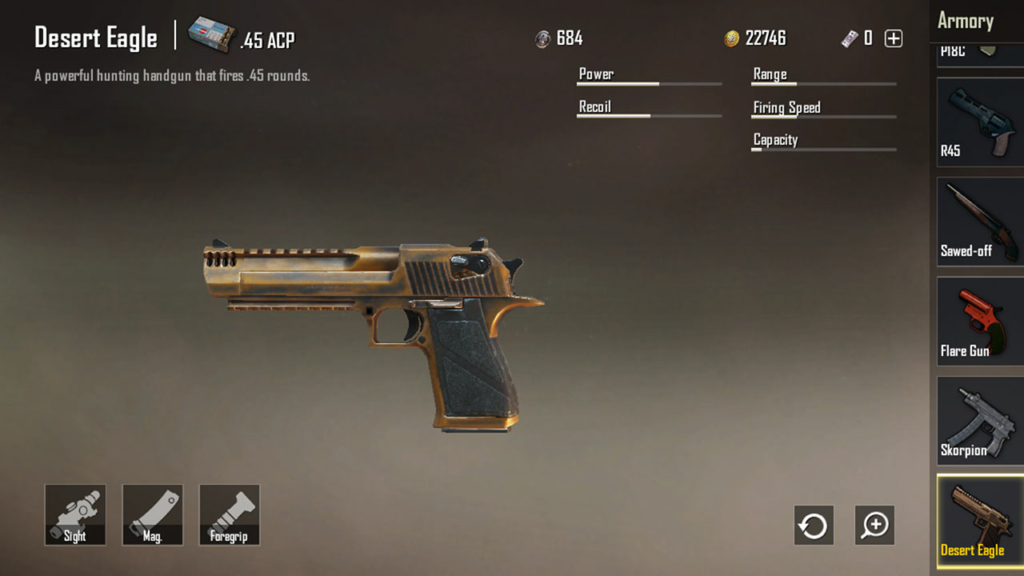Image resolution: width=1024 pixels, height=576 pixels.
Task: Choose the Sawed-off shotgun from the list
Action: coord(980,221)
